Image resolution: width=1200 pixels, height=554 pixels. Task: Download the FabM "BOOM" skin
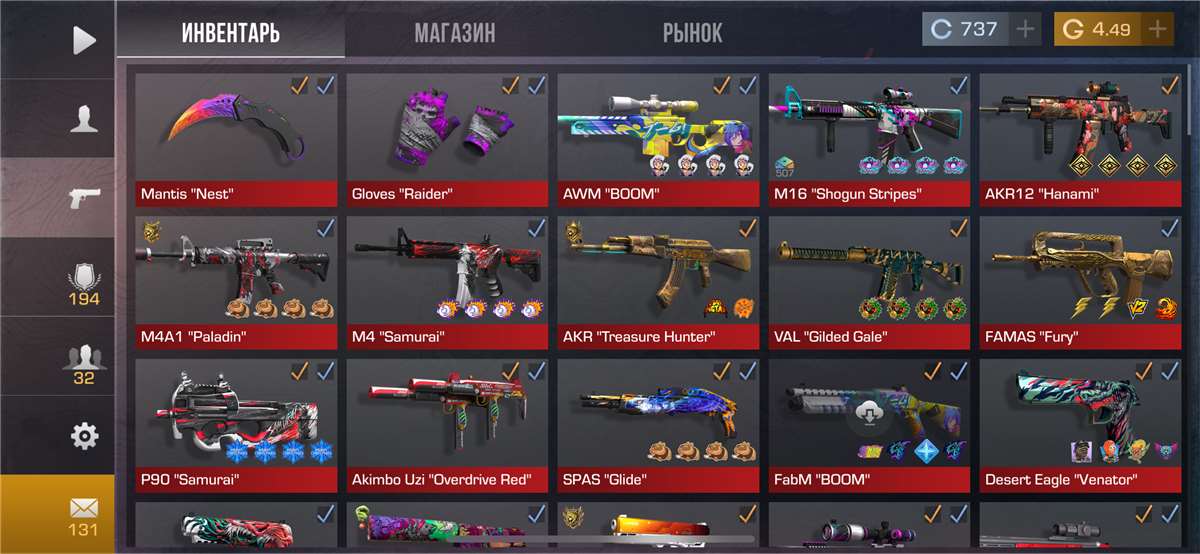point(868,413)
